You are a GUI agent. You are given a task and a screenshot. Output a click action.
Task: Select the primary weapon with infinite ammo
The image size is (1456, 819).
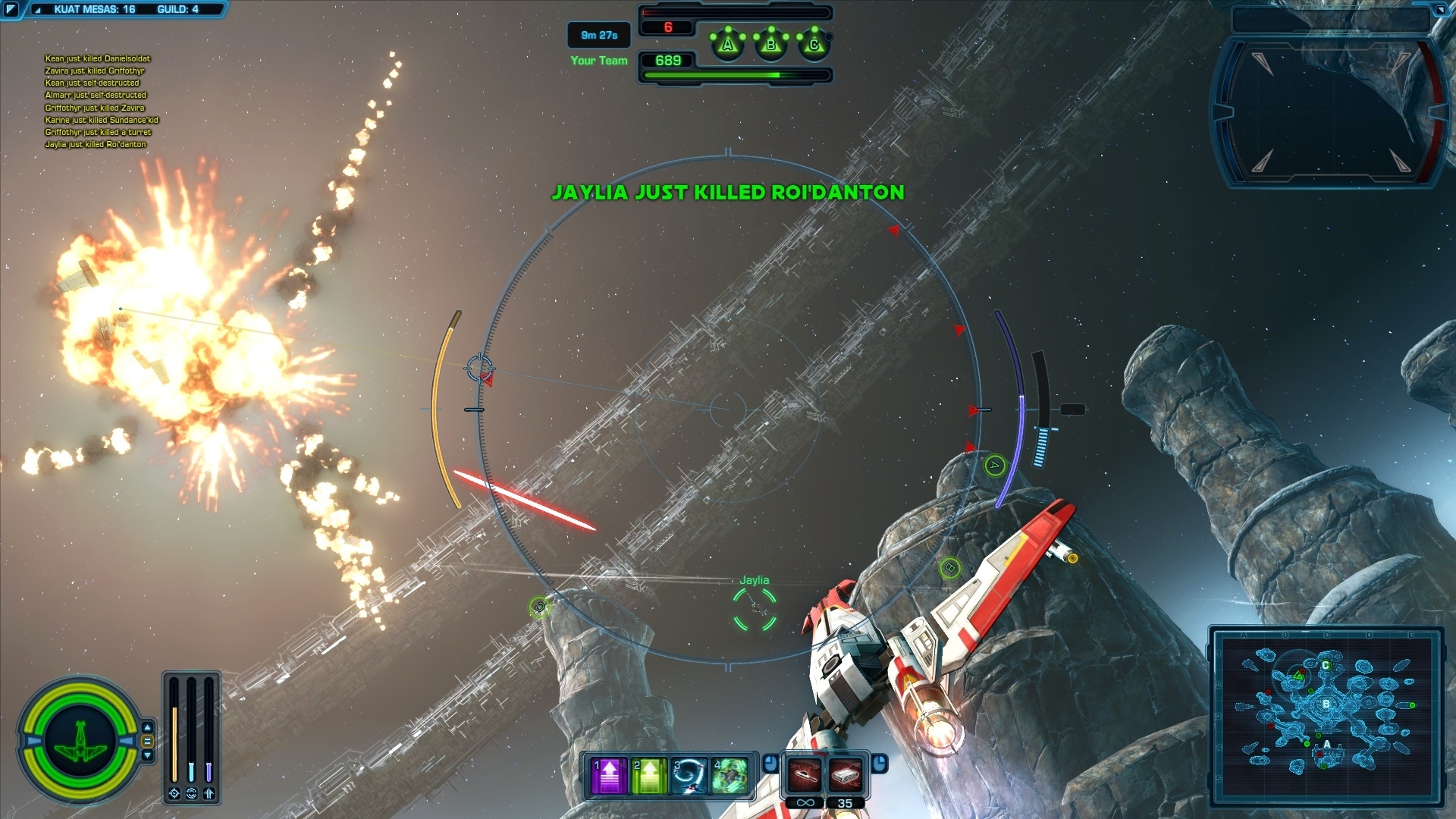click(x=805, y=775)
